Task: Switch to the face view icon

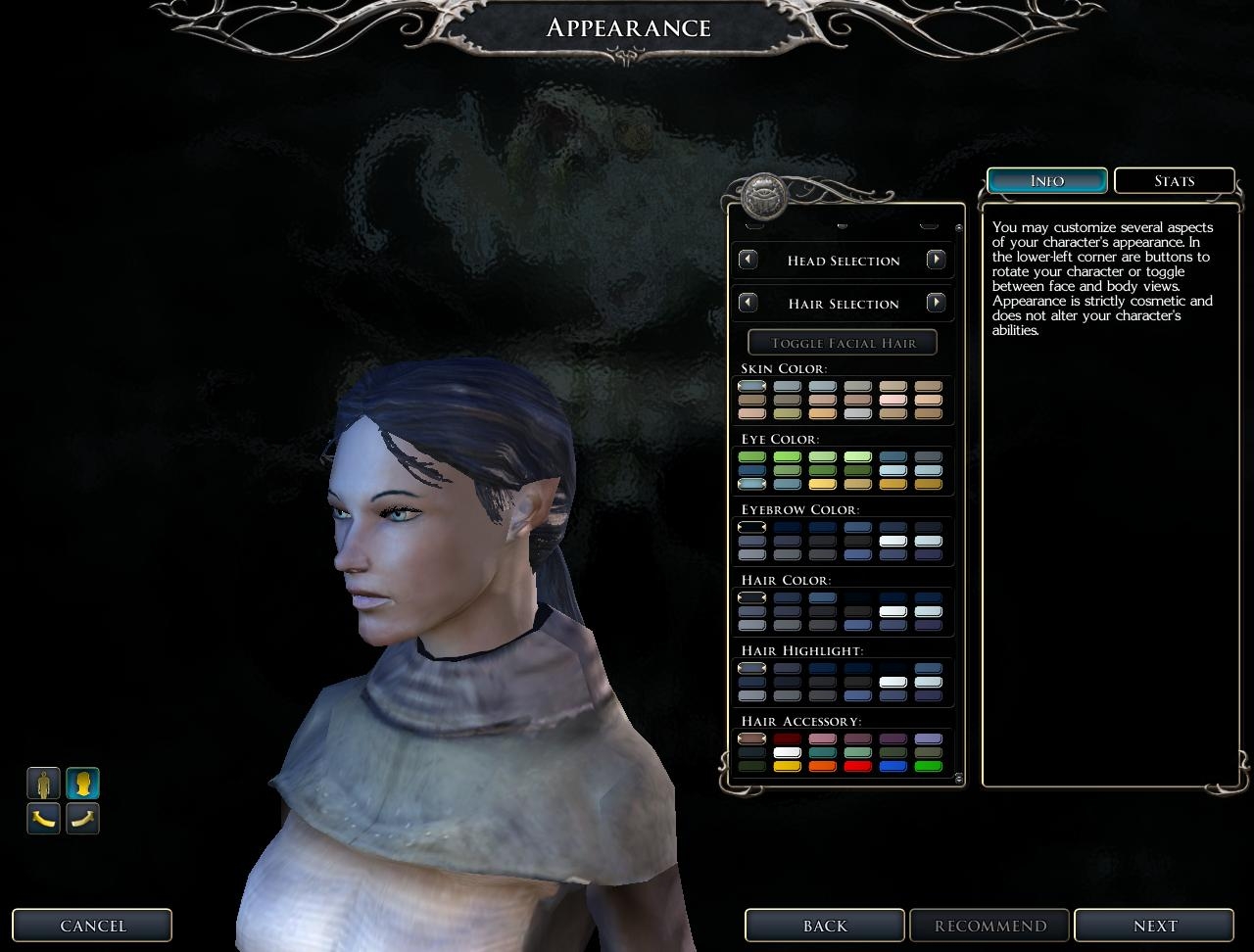Action: click(83, 784)
